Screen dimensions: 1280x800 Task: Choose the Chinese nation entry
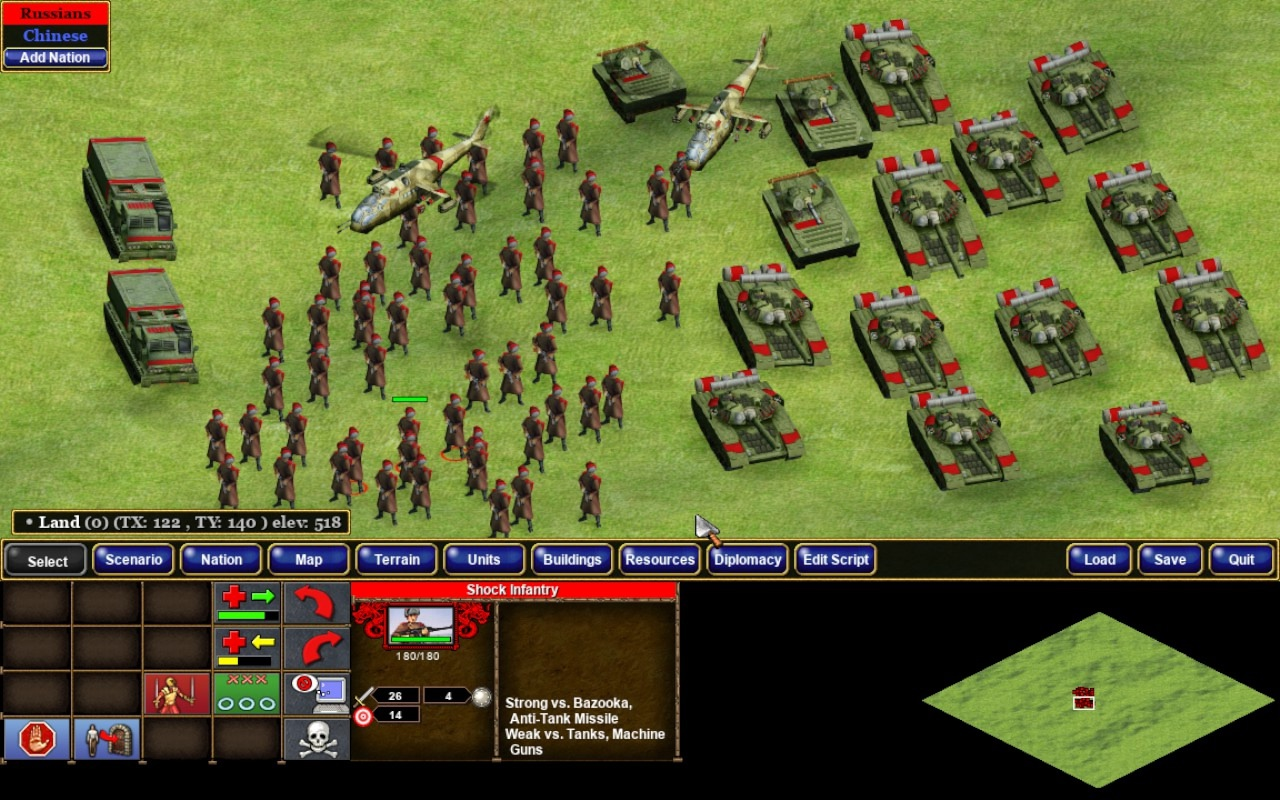click(x=55, y=36)
